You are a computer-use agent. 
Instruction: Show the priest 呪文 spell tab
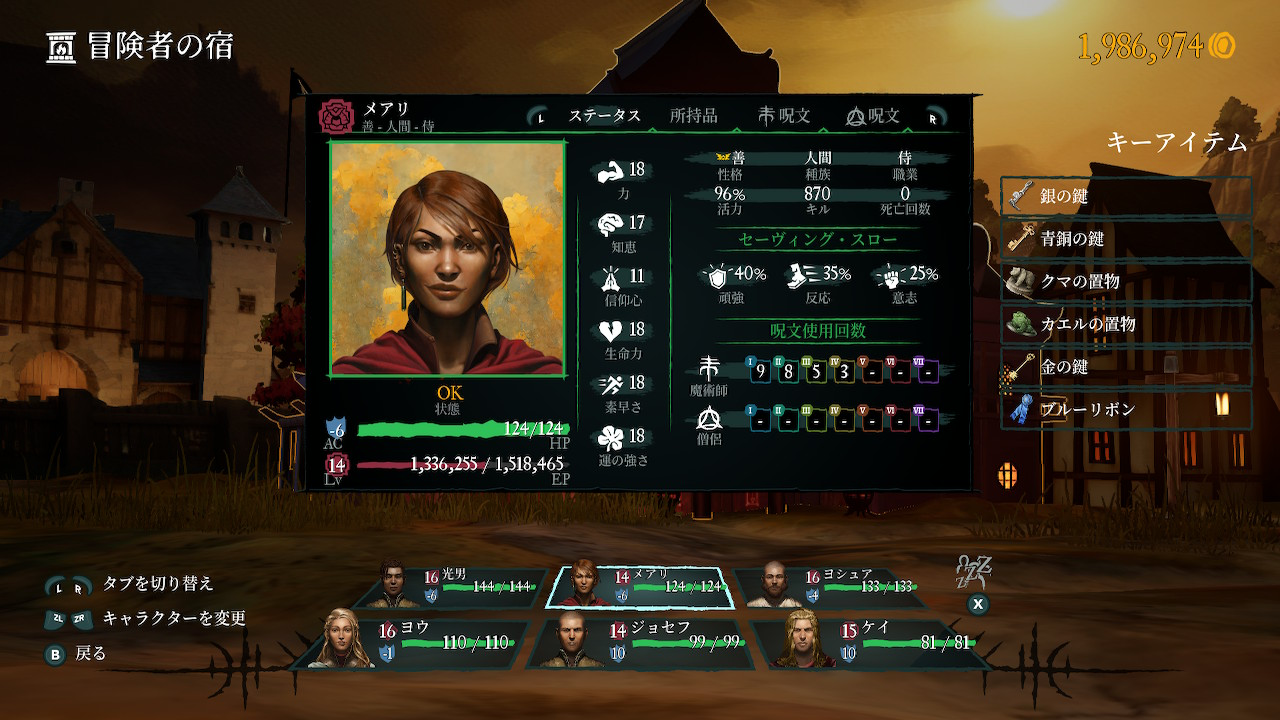[872, 116]
